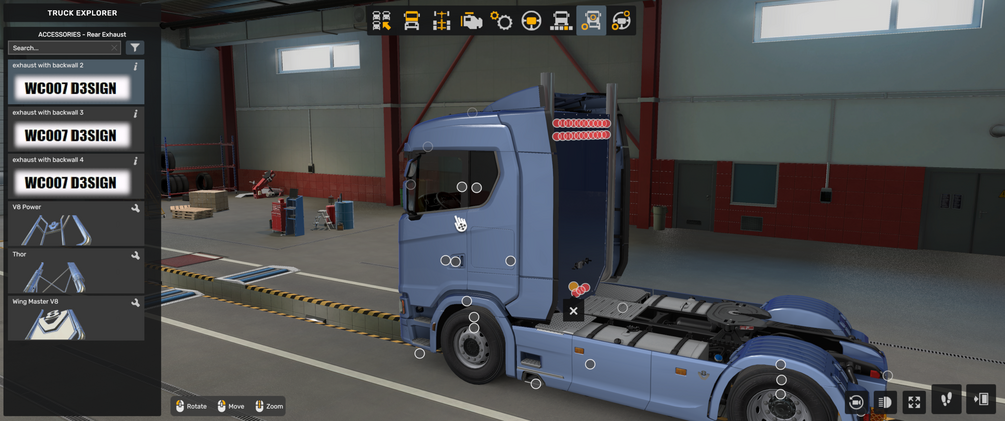Screen dimensions: 1005x421
Task: Open the engine category tab
Action: click(x=471, y=21)
